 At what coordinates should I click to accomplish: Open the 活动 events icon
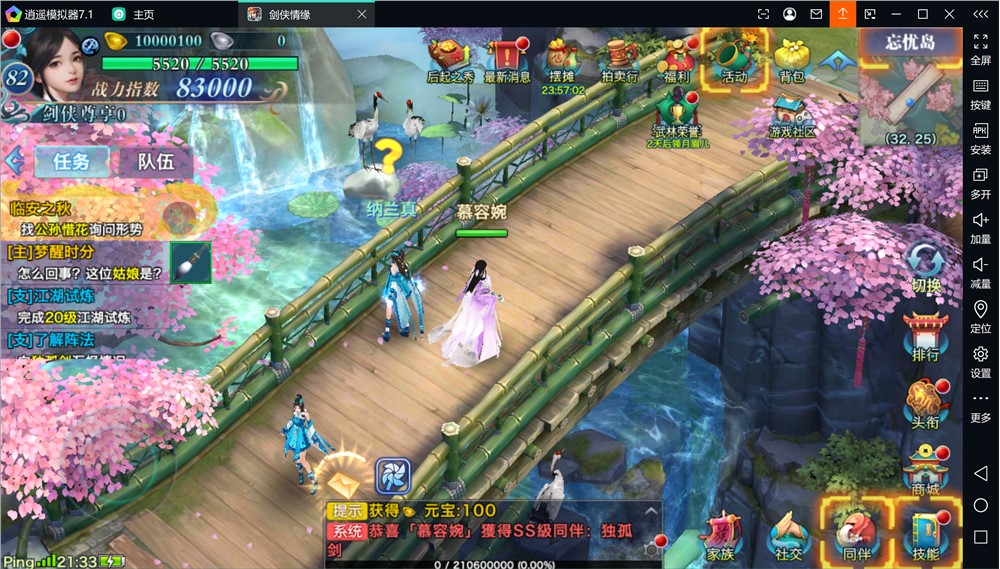[735, 57]
